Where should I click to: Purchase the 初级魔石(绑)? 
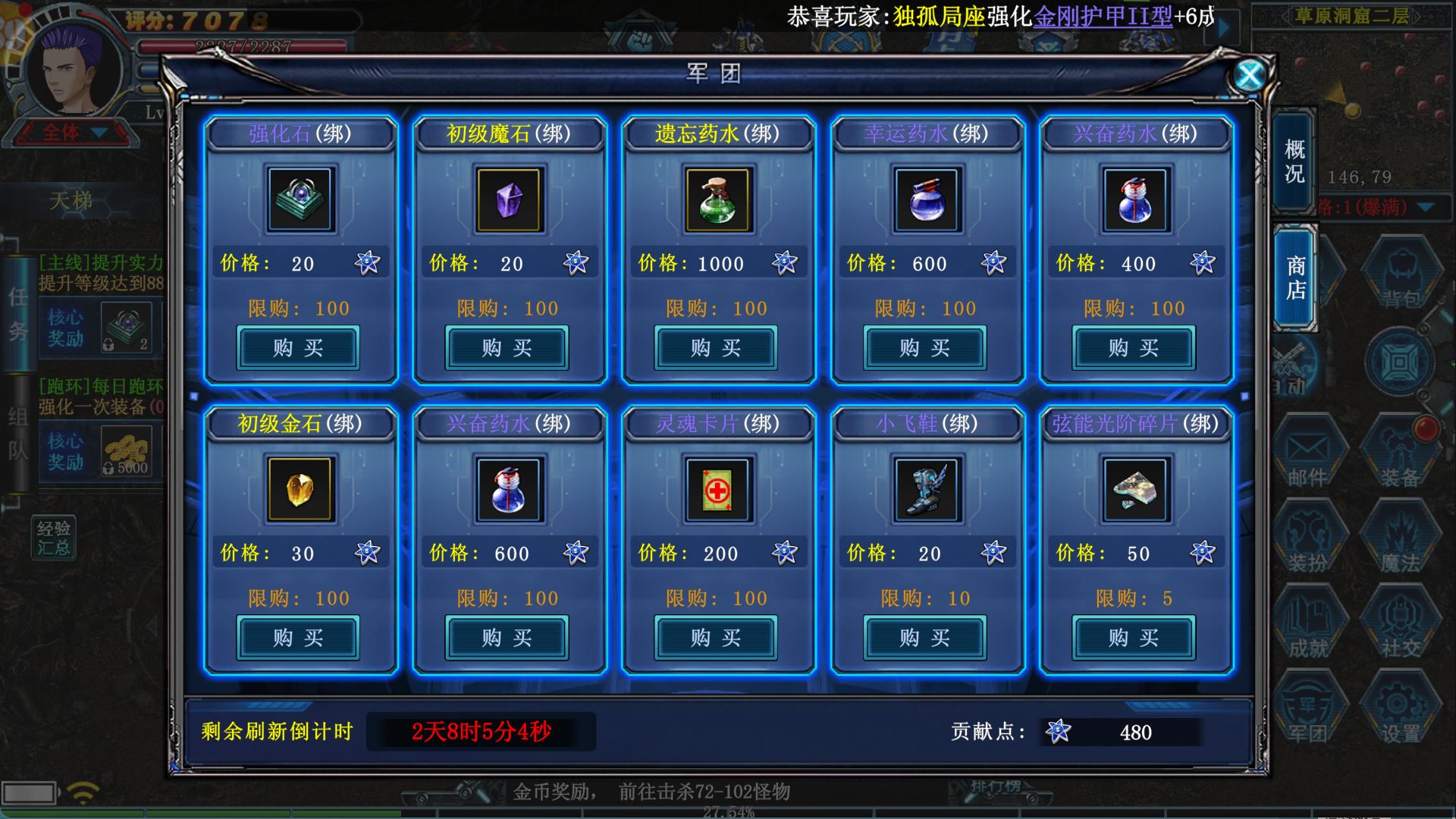click(x=507, y=348)
